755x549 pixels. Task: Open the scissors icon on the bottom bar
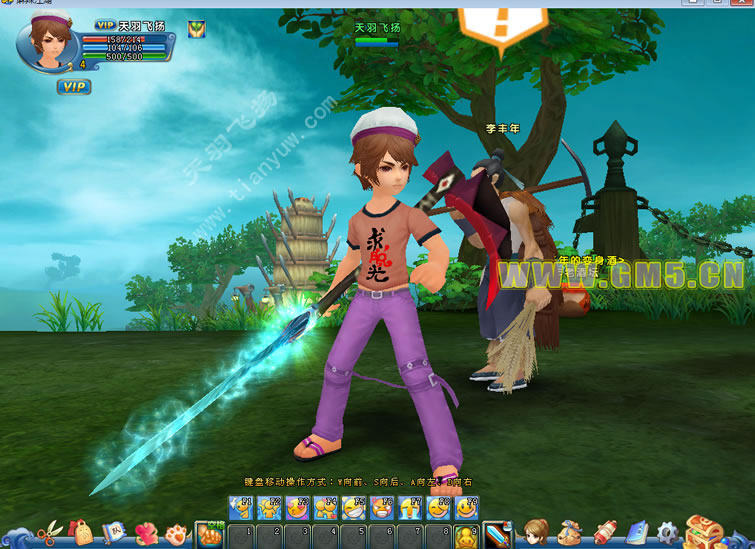pos(47,531)
